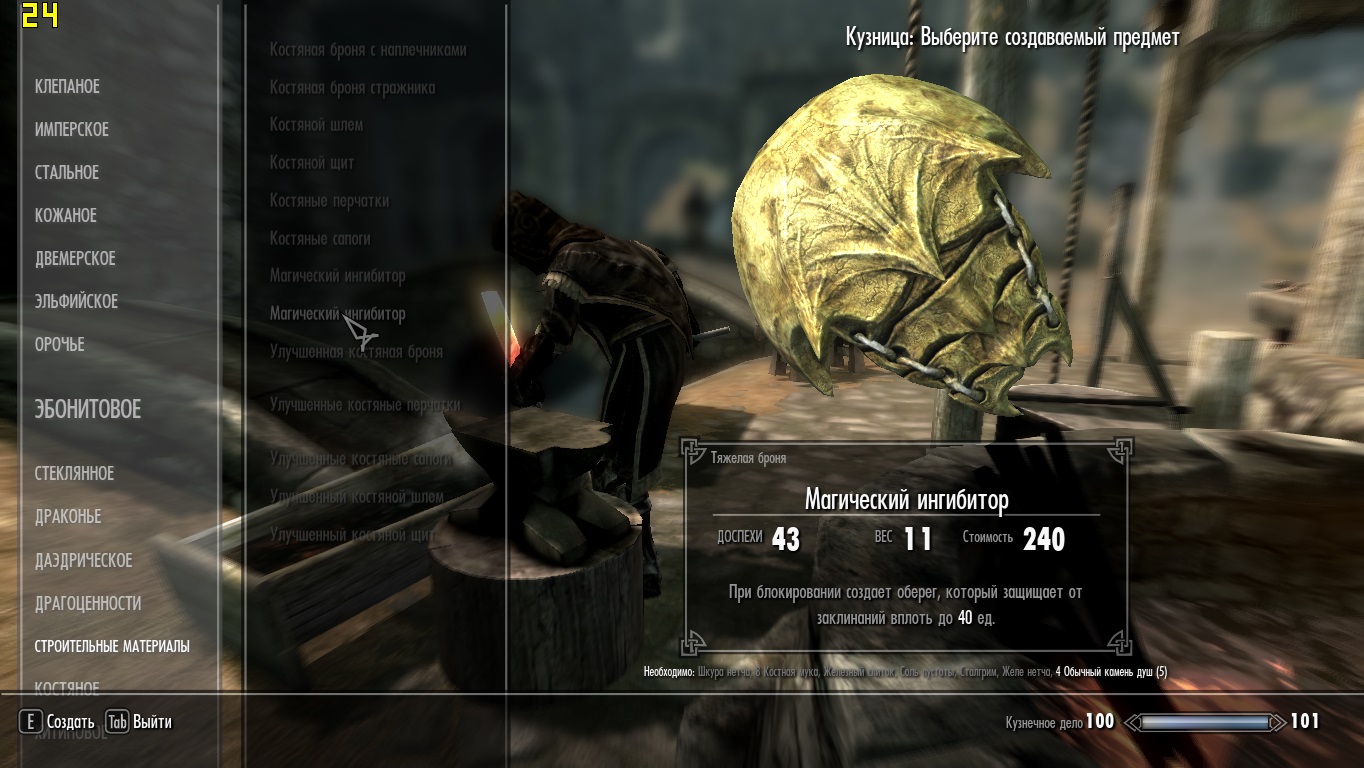Click the ЭБОНИТОВОЕ category entry

coord(87,409)
